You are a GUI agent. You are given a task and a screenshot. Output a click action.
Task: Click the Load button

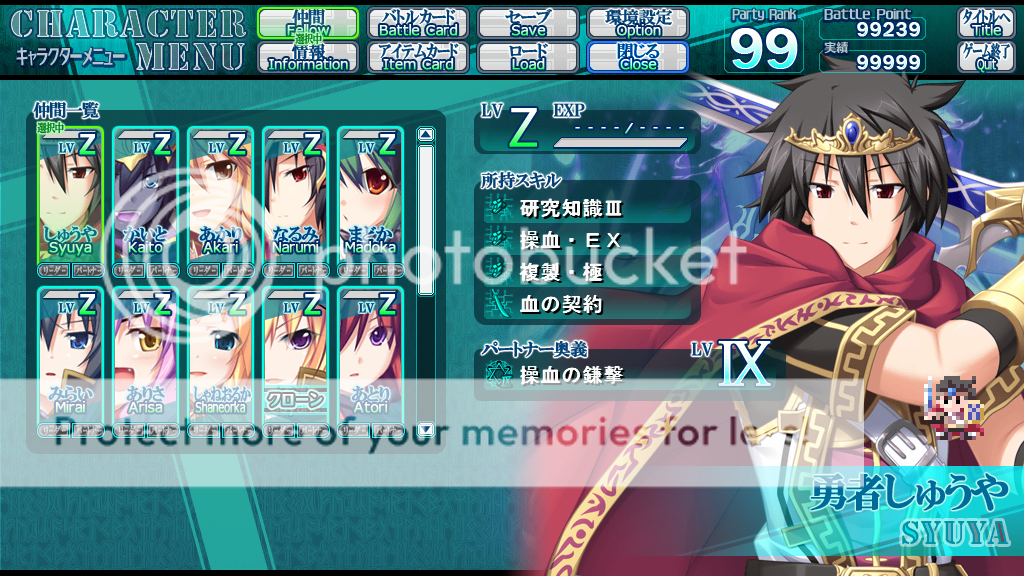528,57
